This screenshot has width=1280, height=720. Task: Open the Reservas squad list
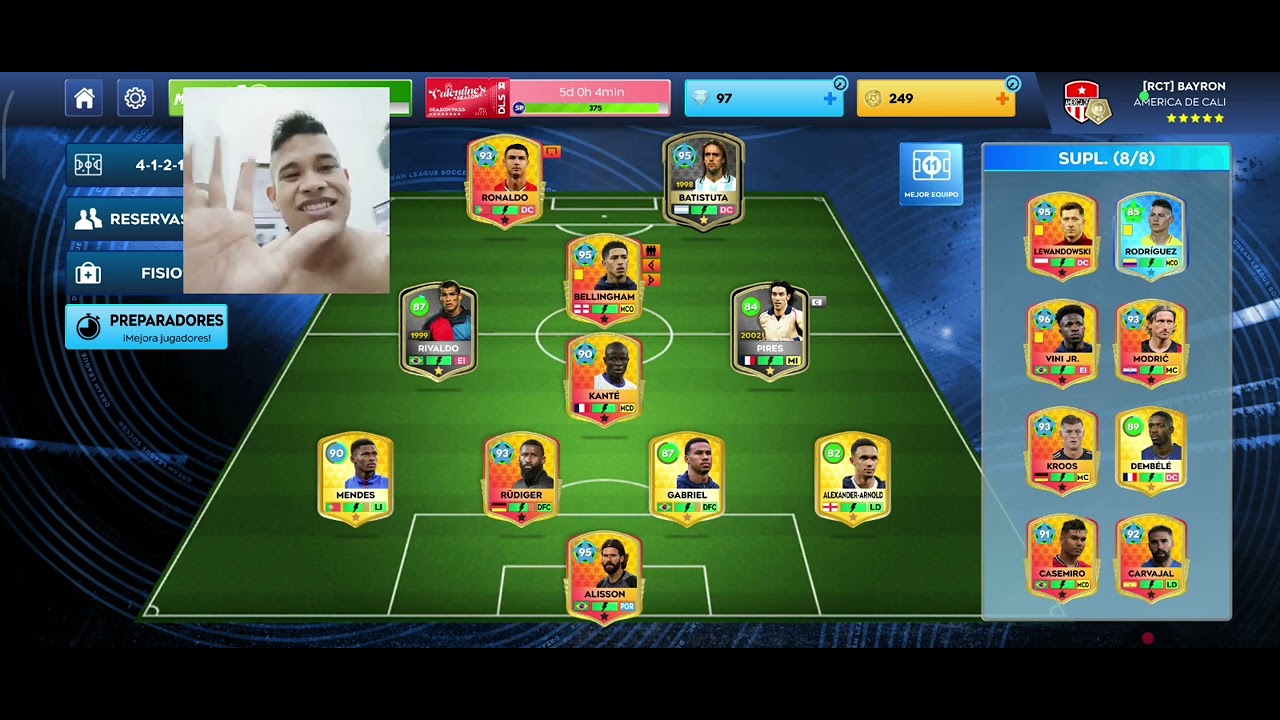coord(125,219)
